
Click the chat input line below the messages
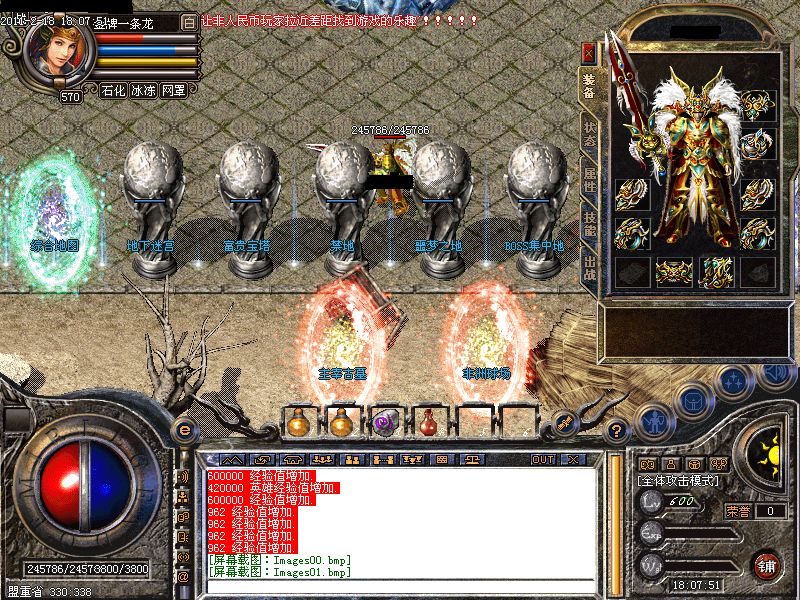(x=400, y=585)
